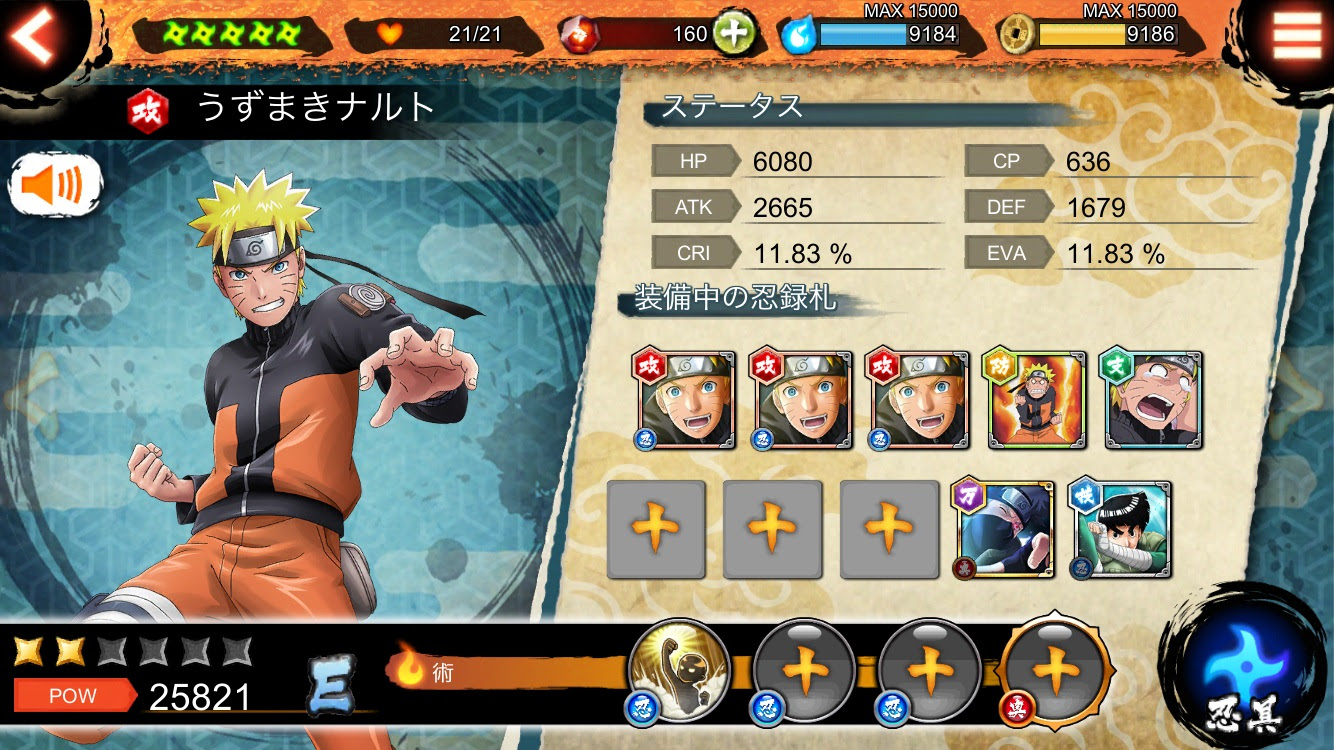Select the yellow lightning Naruto ninja card

(x=1035, y=400)
